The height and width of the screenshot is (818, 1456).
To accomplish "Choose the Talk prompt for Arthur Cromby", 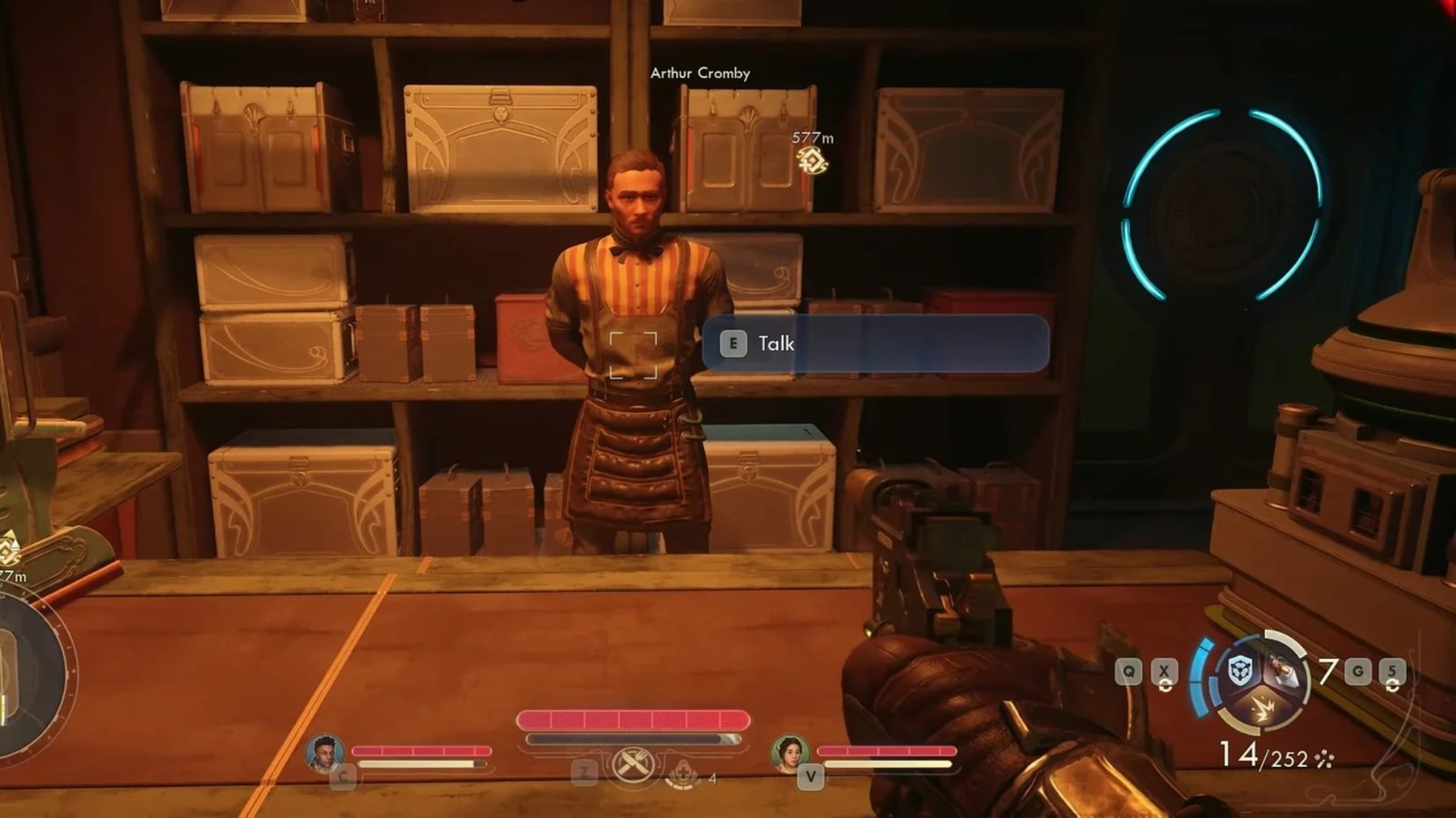I will 875,343.
